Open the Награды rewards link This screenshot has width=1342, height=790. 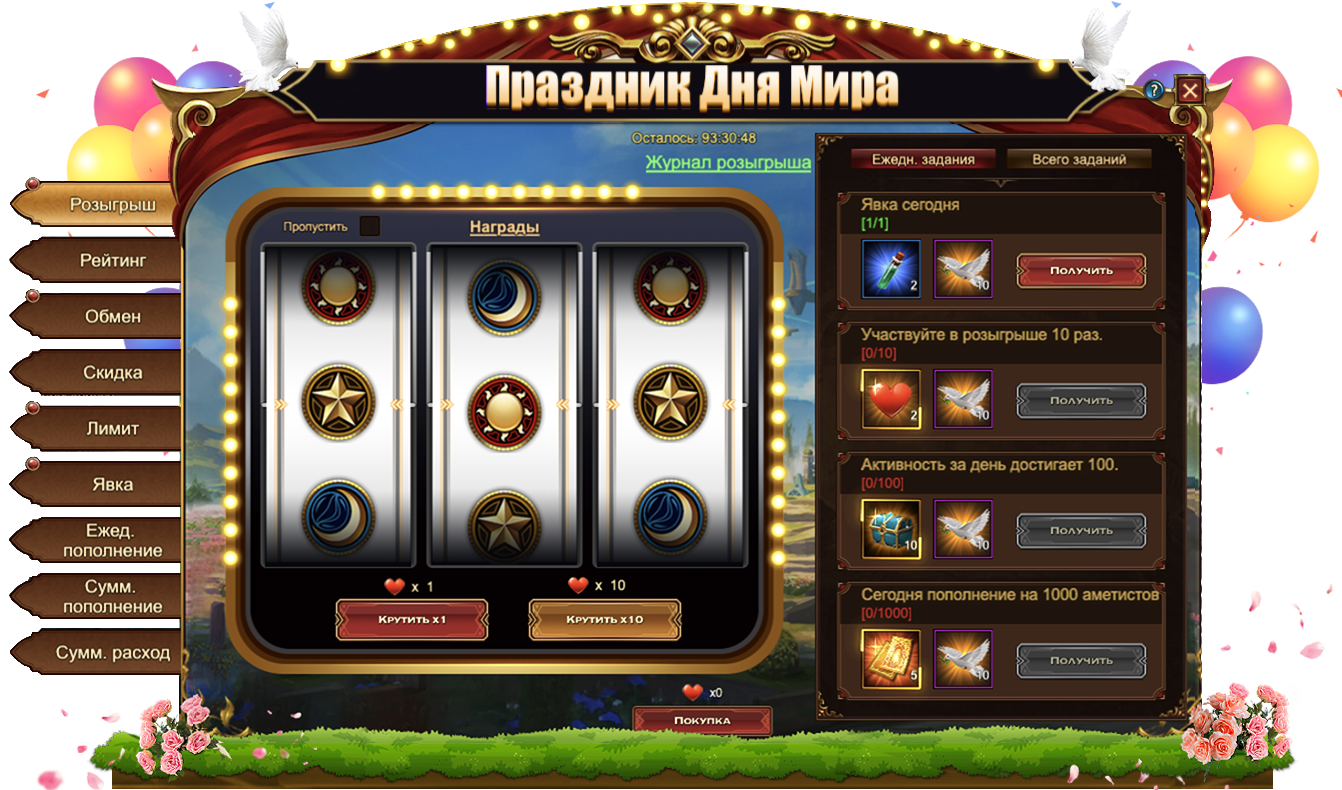coord(504,228)
